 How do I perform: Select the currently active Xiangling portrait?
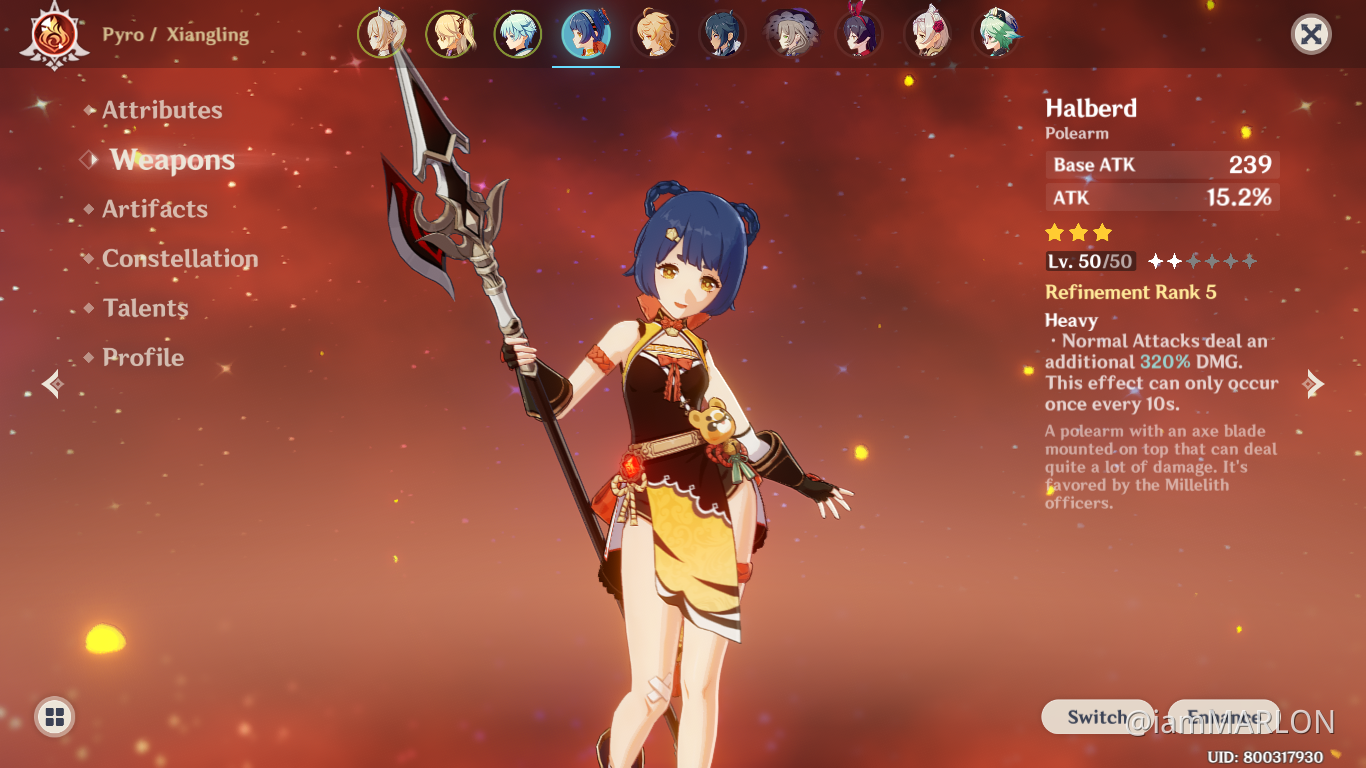point(585,33)
